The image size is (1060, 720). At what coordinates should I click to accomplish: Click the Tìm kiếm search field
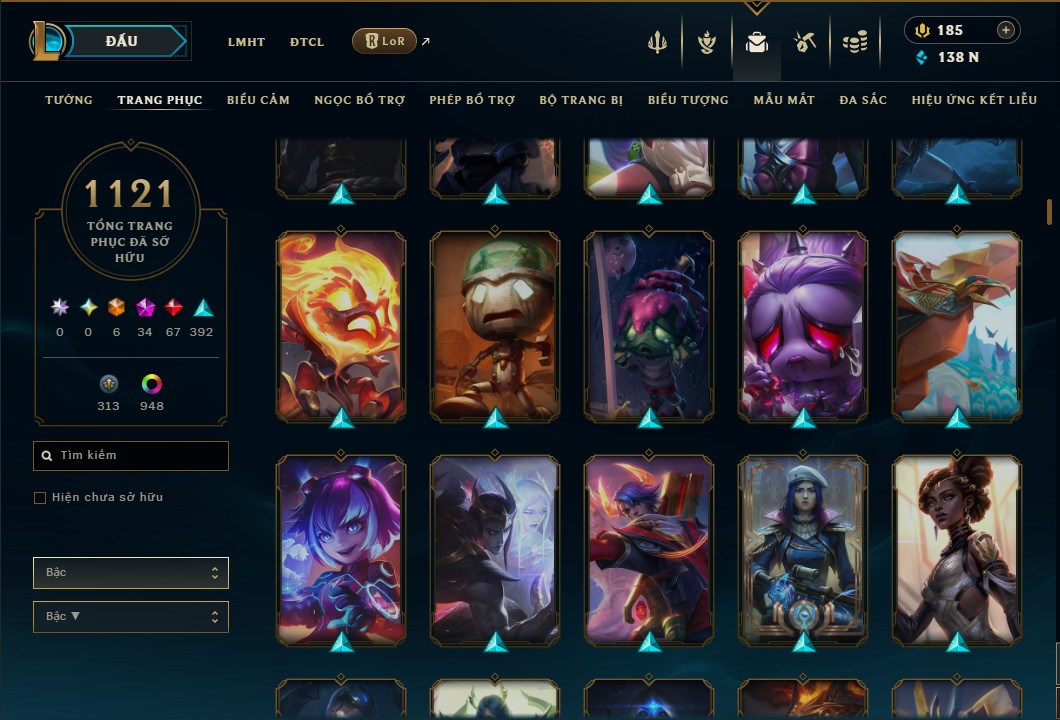click(x=131, y=456)
